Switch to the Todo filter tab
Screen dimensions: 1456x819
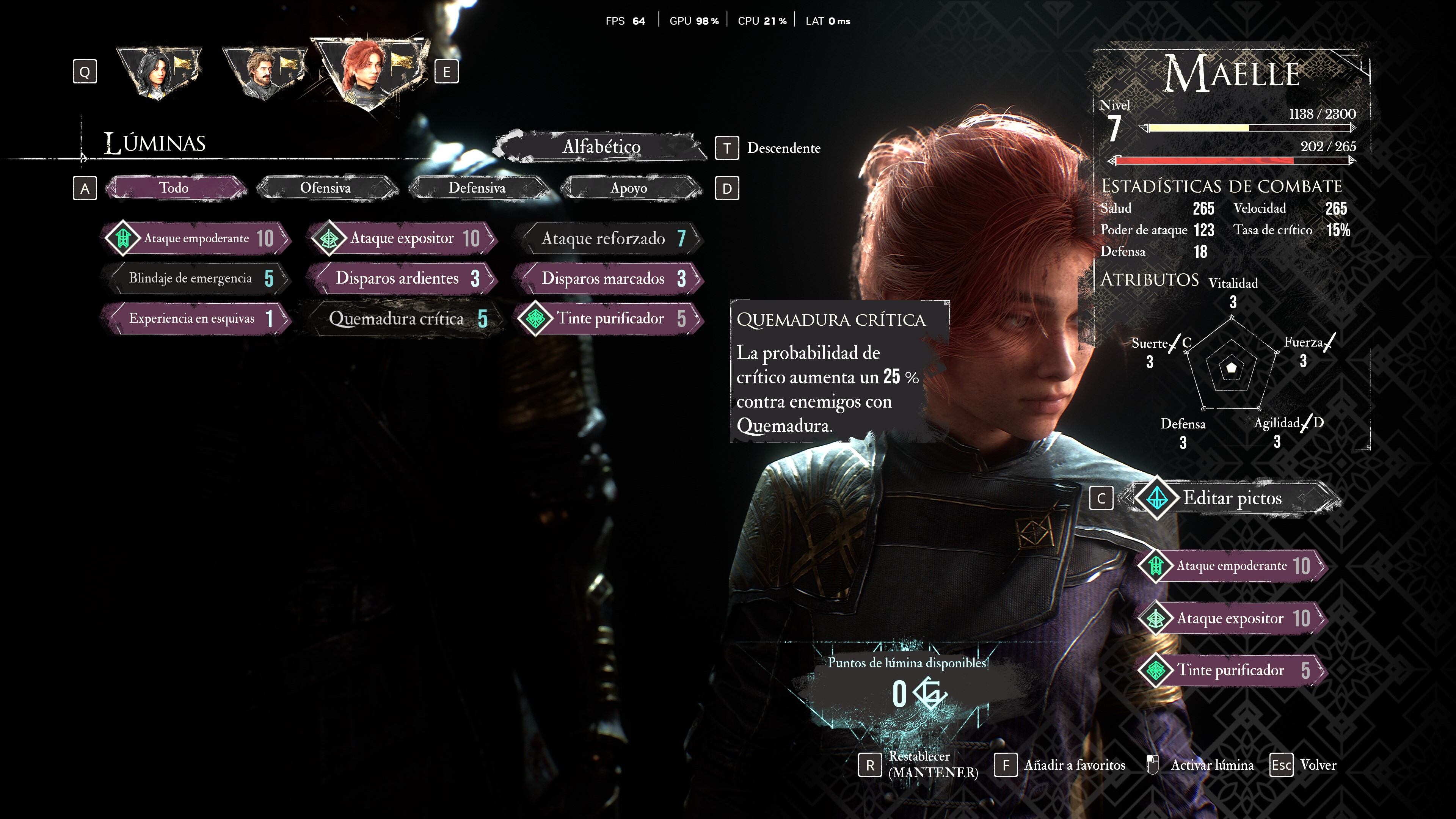pos(174,188)
